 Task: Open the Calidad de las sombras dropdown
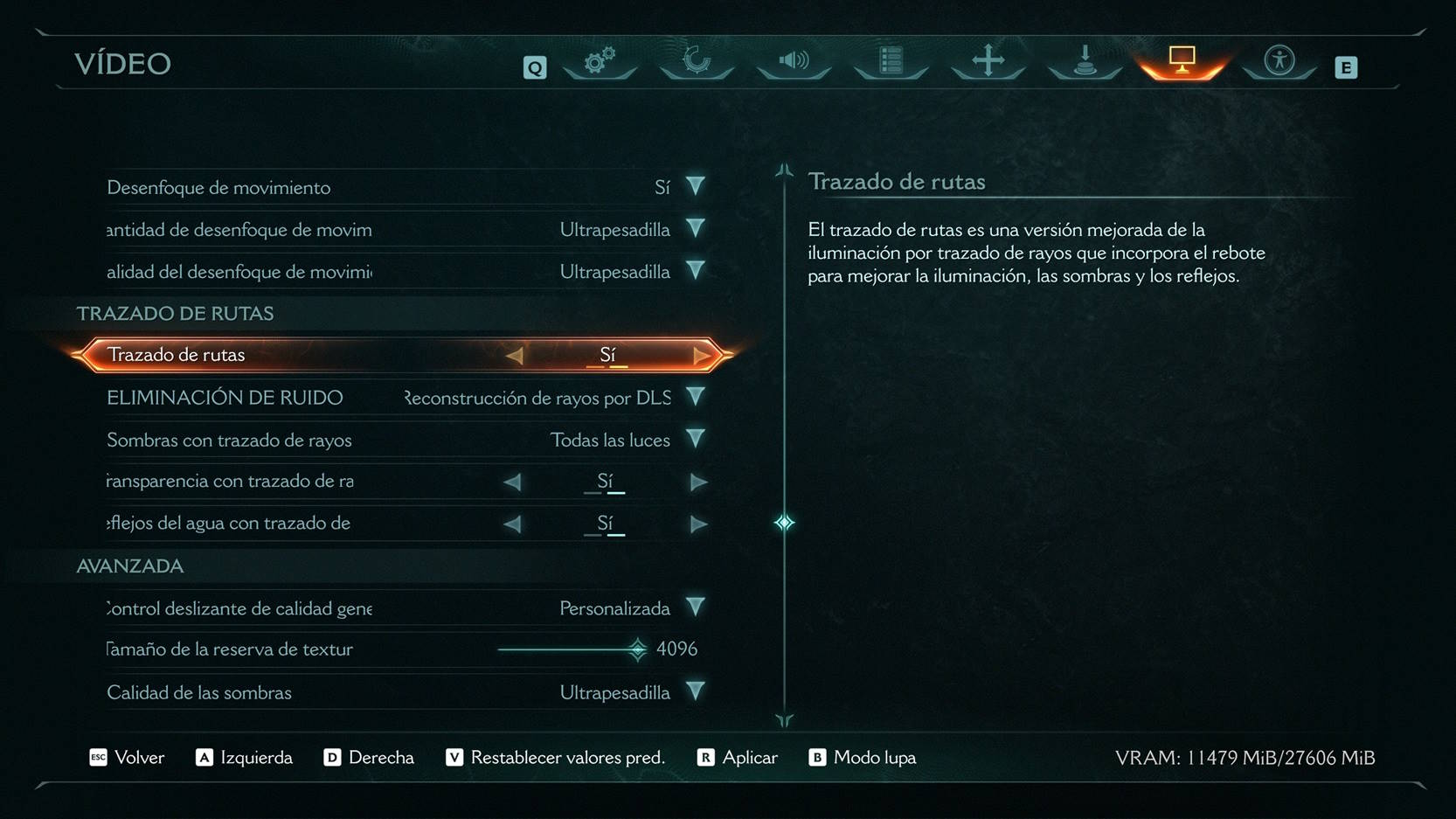(x=696, y=692)
